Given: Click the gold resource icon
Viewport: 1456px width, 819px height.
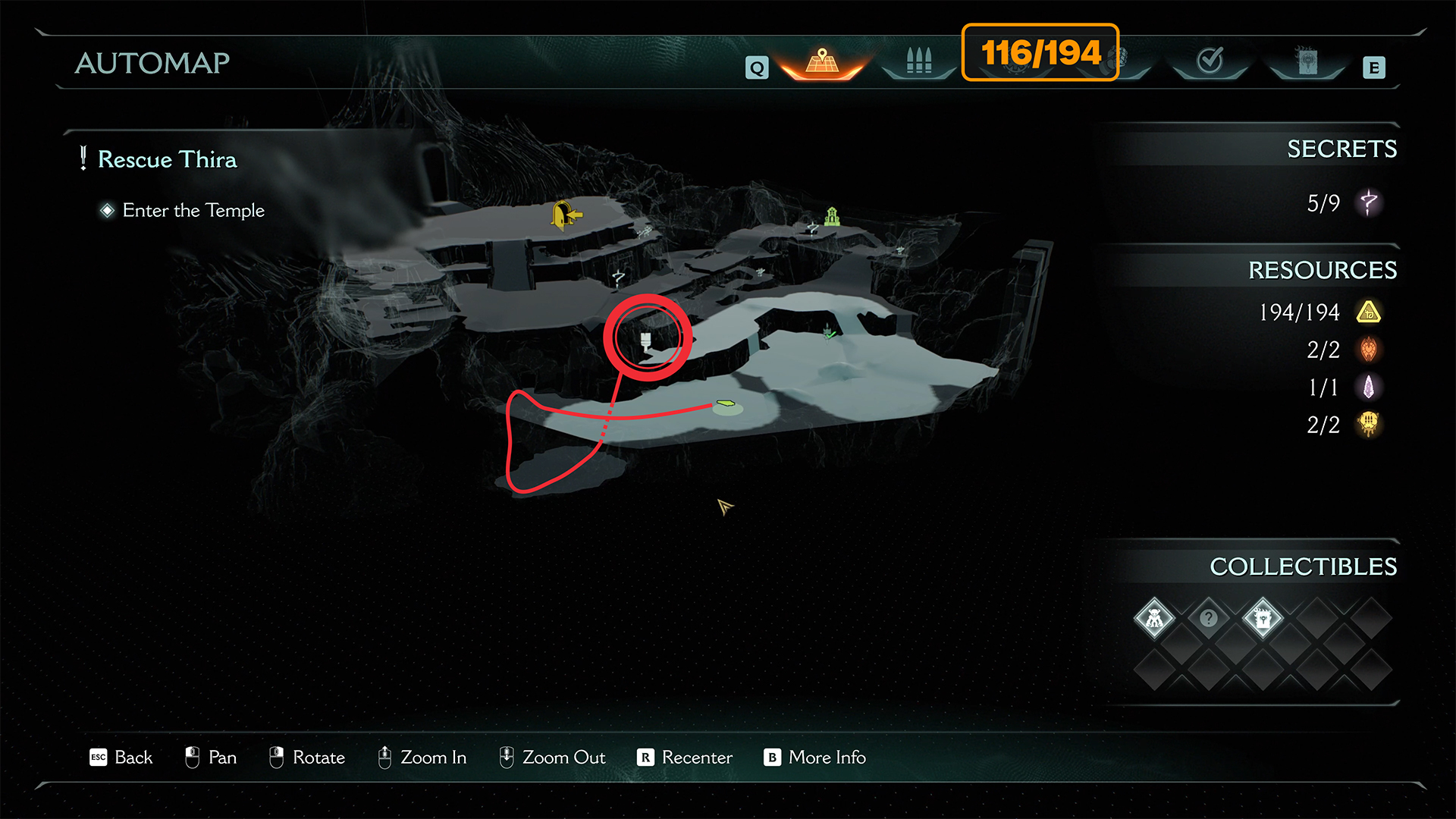Looking at the screenshot, I should click(x=1369, y=312).
